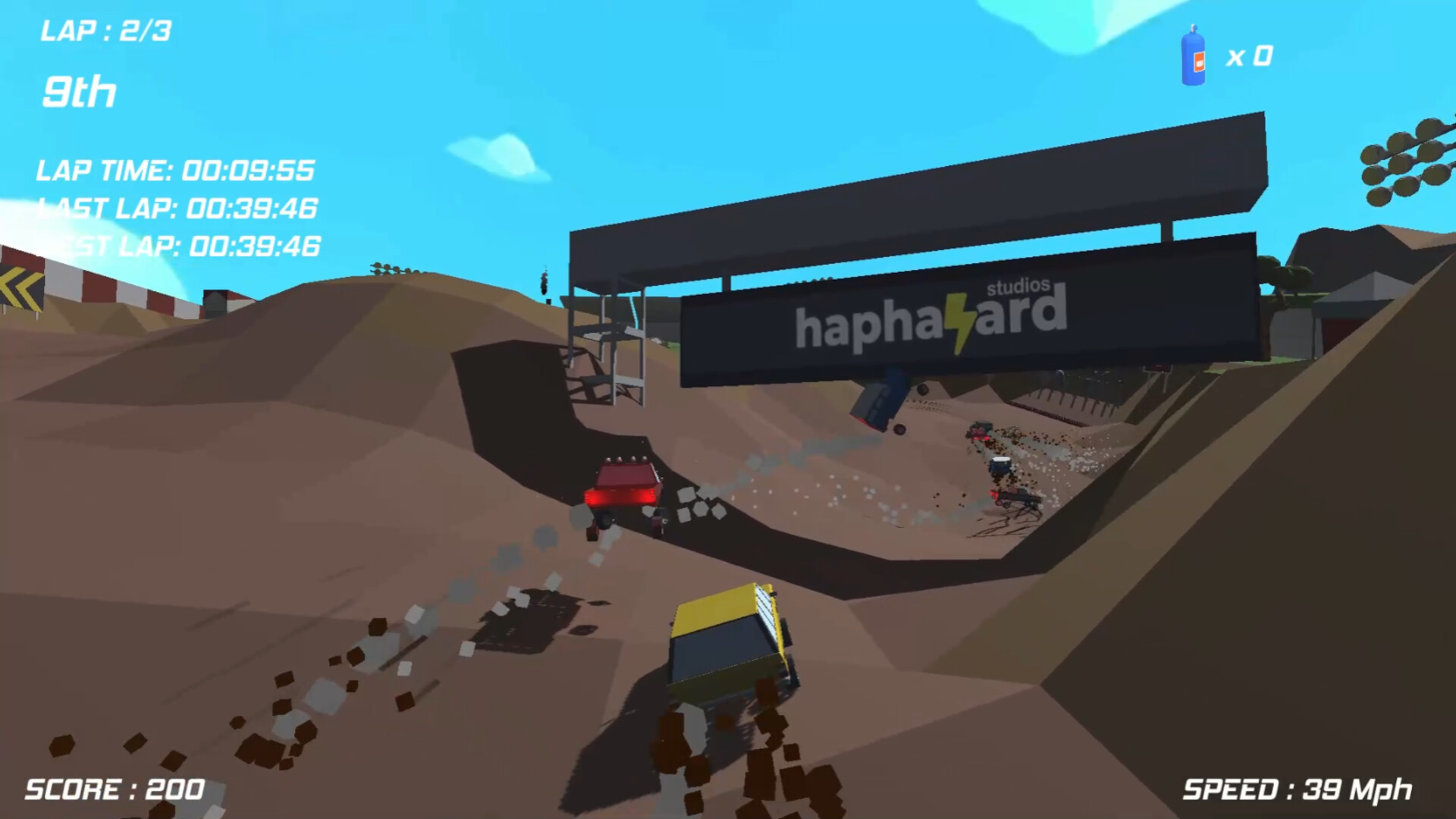Screen dimensions: 1456x819
Task: Click the blue nitro bottle icon
Action: click(x=1193, y=58)
